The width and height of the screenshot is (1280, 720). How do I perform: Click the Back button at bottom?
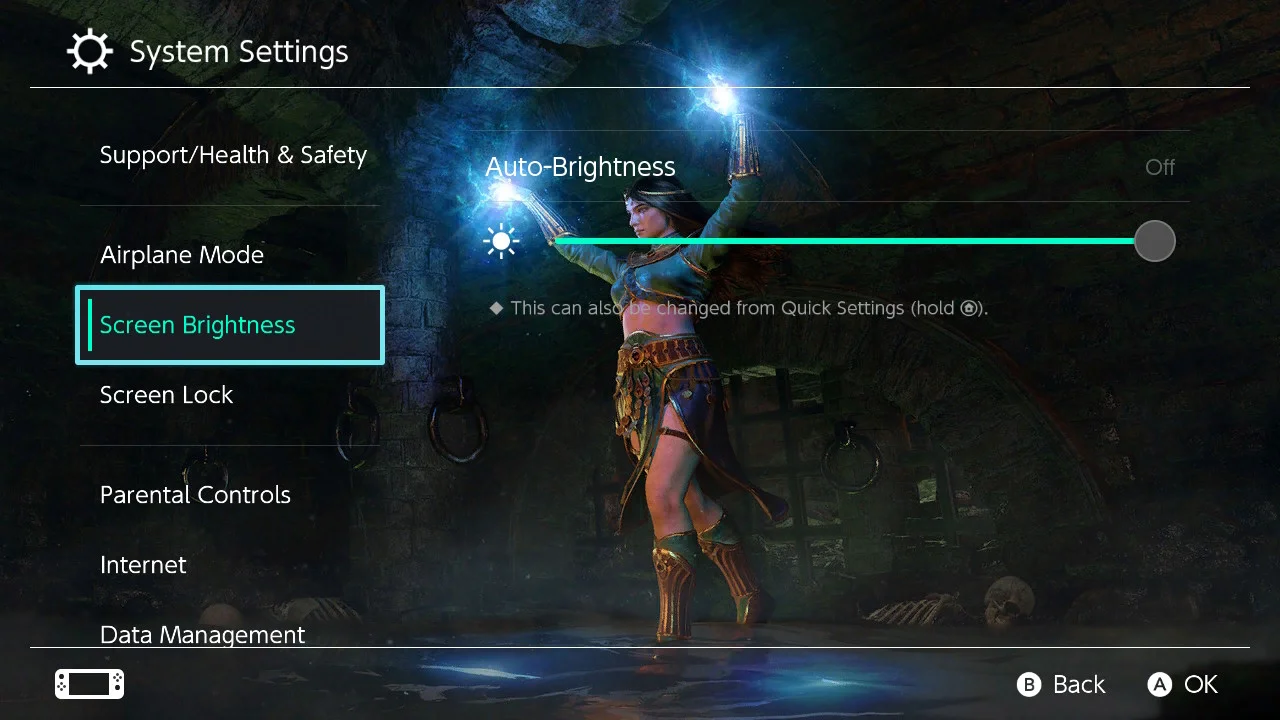tap(1061, 684)
